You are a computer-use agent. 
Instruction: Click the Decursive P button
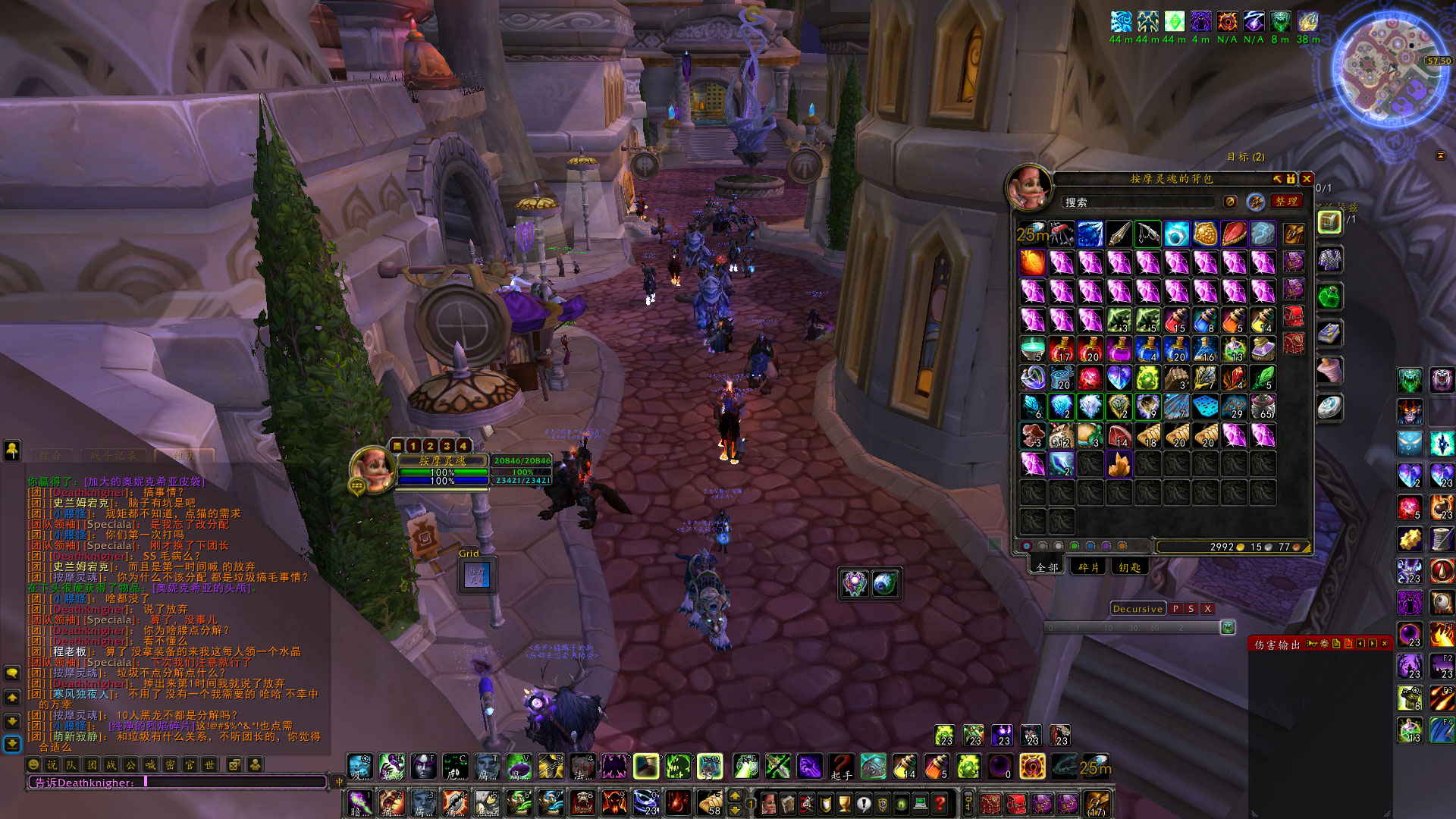[x=1176, y=609]
